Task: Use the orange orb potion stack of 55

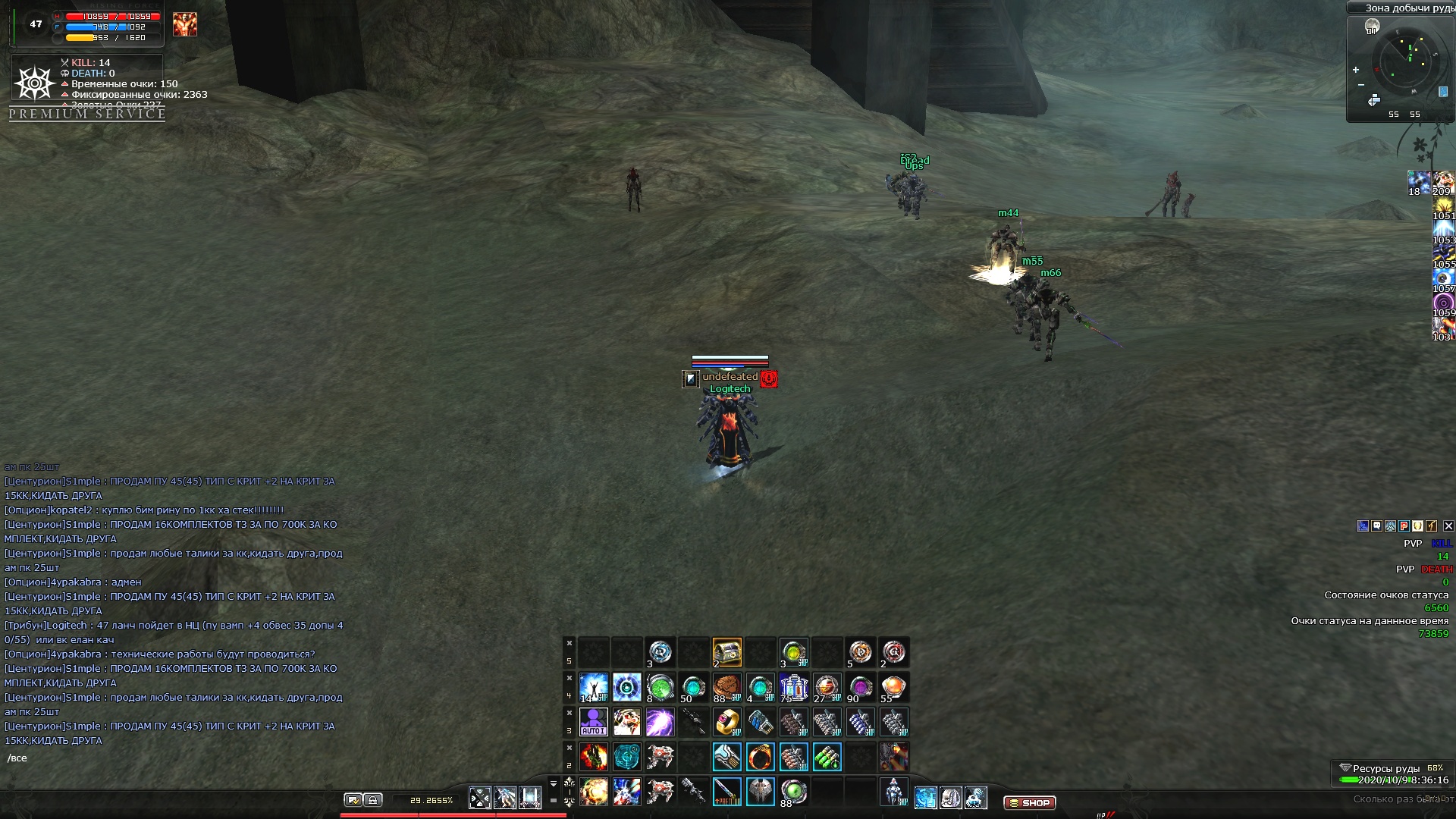Action: point(893,687)
